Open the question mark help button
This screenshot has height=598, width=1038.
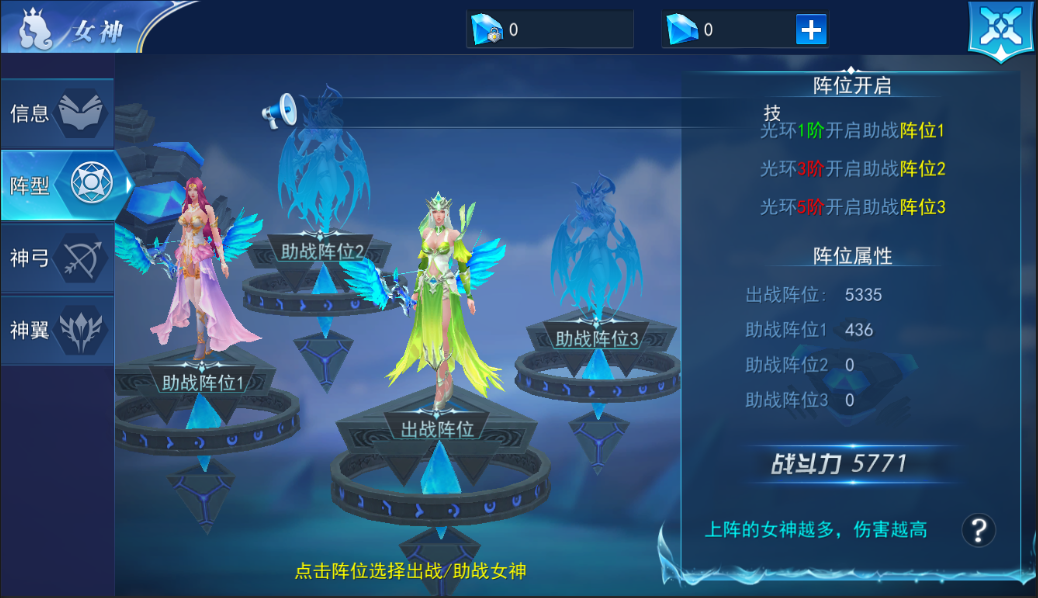click(978, 530)
